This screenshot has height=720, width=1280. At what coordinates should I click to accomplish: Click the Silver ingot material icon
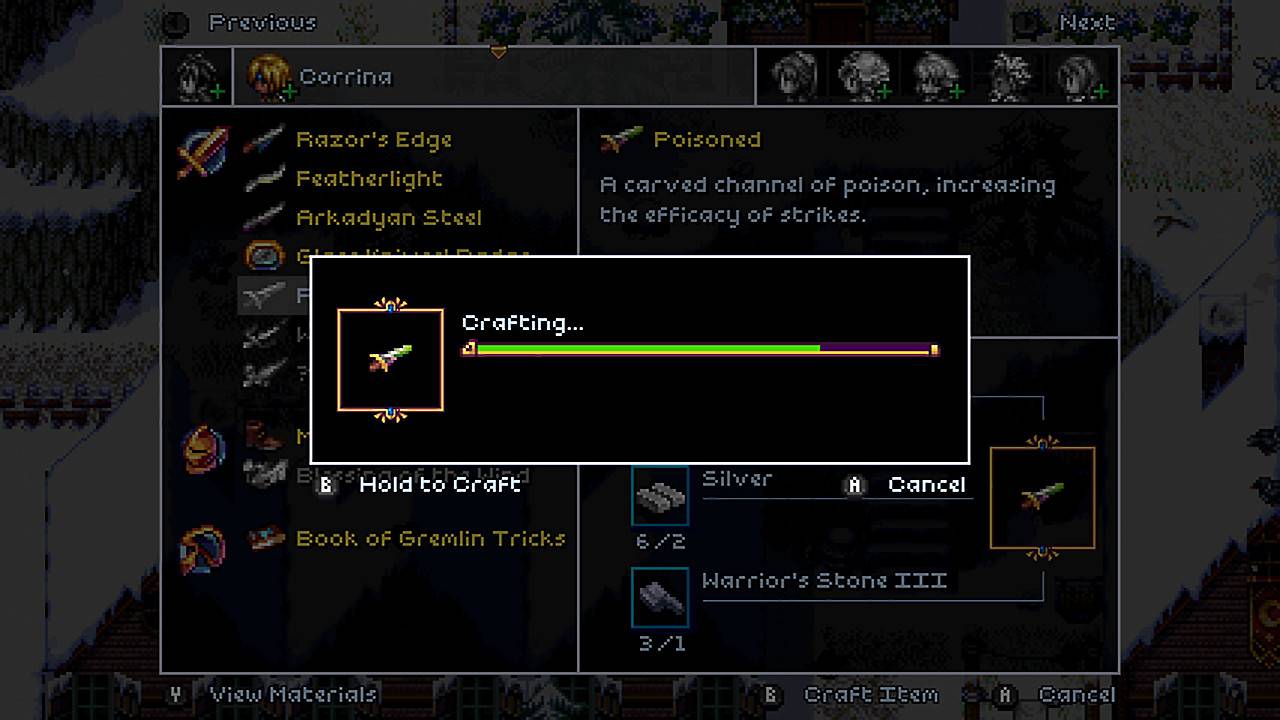[x=660, y=494]
